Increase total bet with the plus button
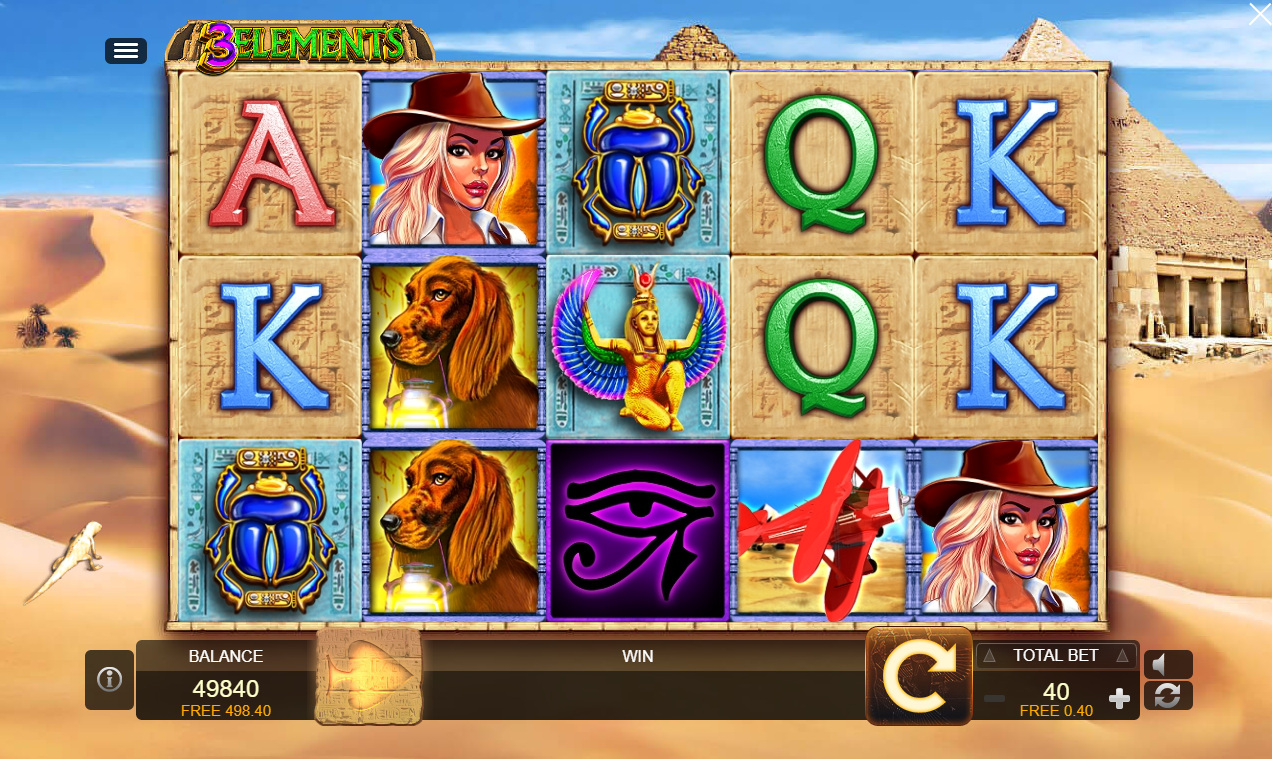Viewport: 1272px width, 759px height. coord(1120,698)
